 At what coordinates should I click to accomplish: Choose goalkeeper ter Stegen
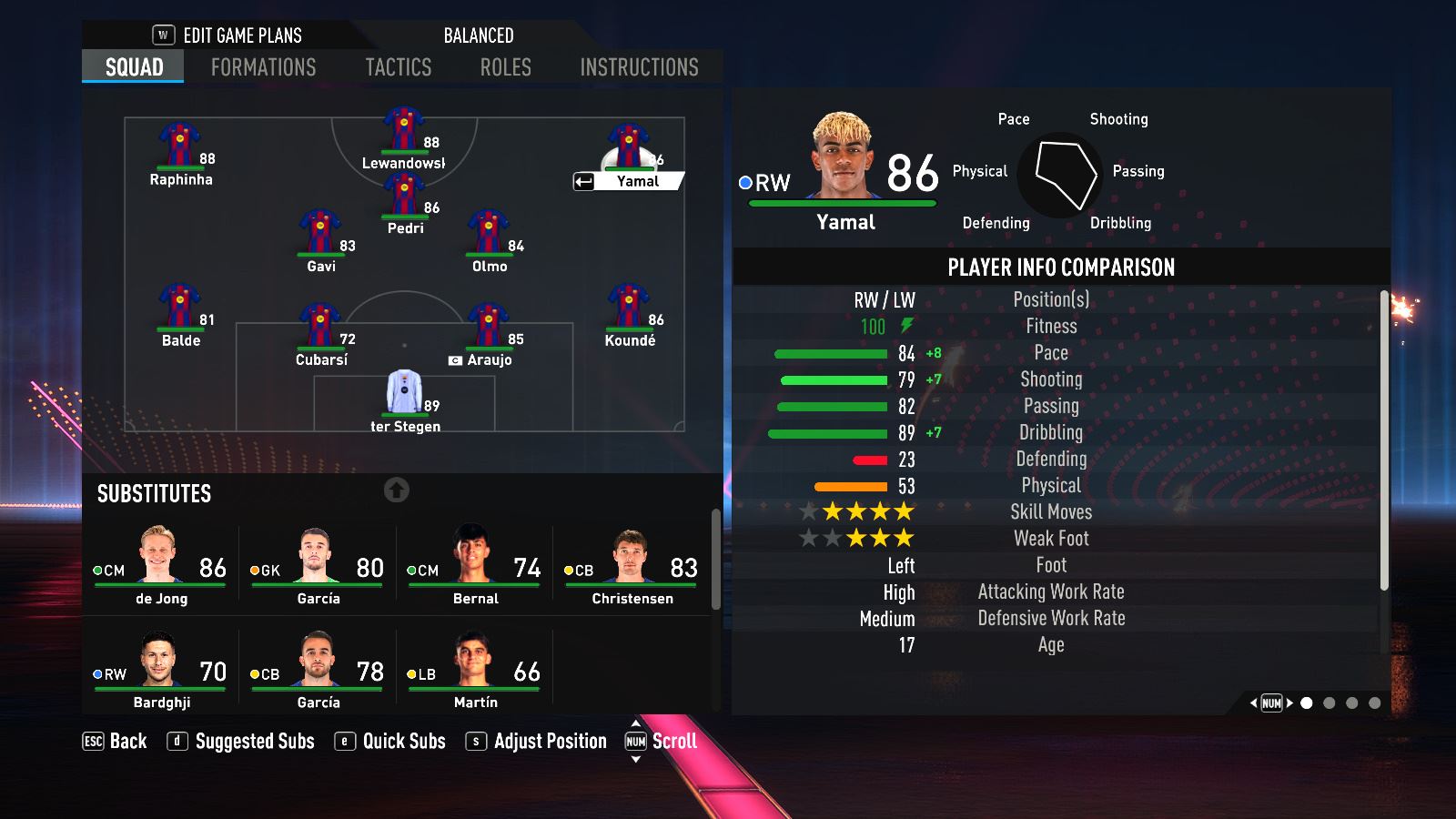405,397
